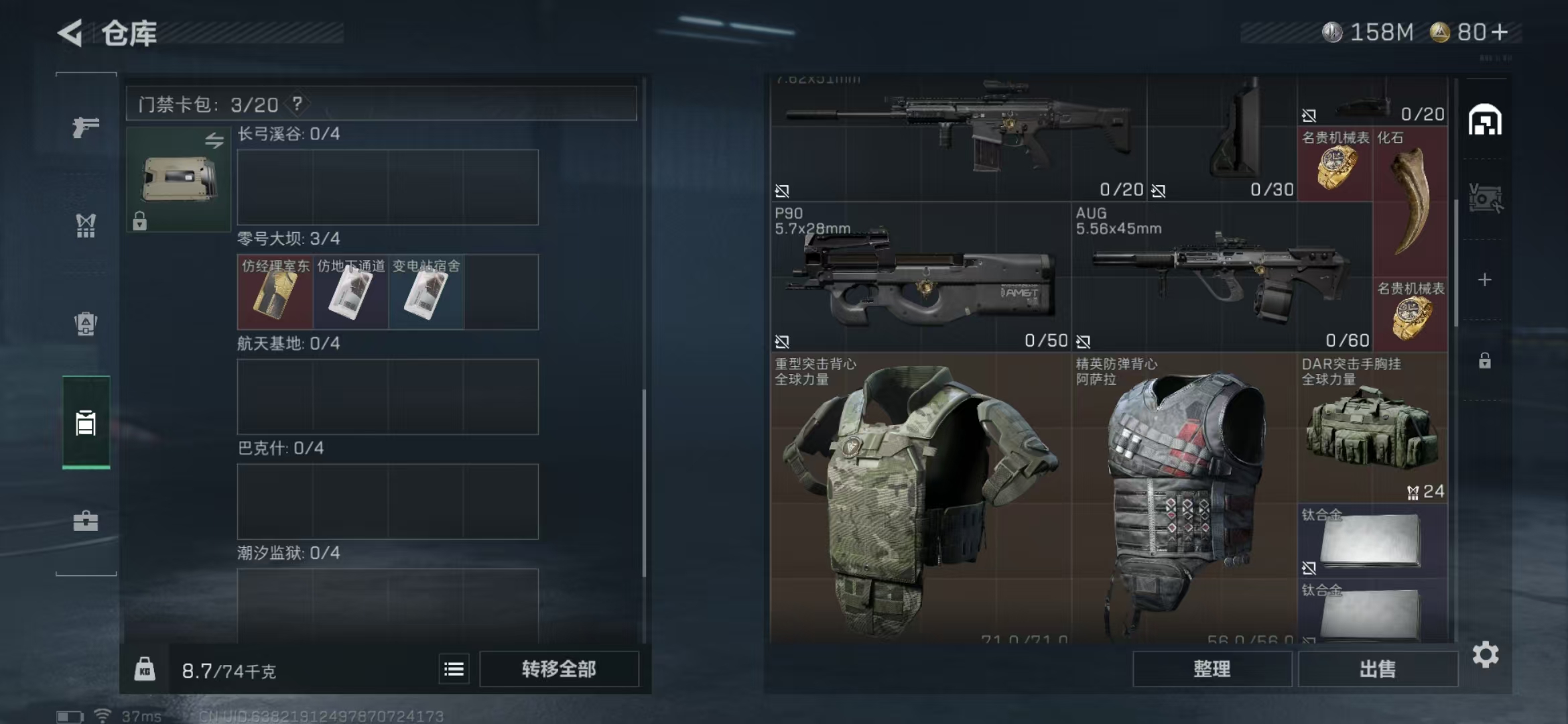Open the 出售 sell button
This screenshot has width=1568, height=724.
1378,669
